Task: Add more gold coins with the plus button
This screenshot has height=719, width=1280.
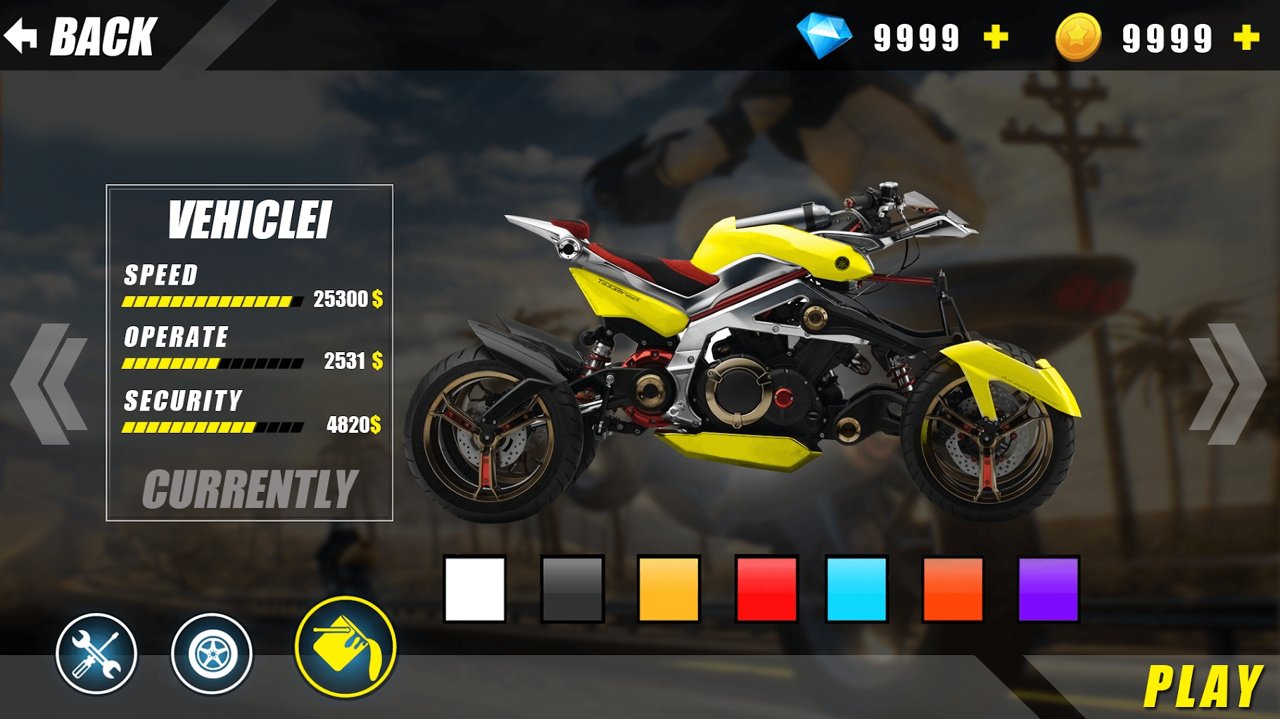Action: pos(1246,38)
